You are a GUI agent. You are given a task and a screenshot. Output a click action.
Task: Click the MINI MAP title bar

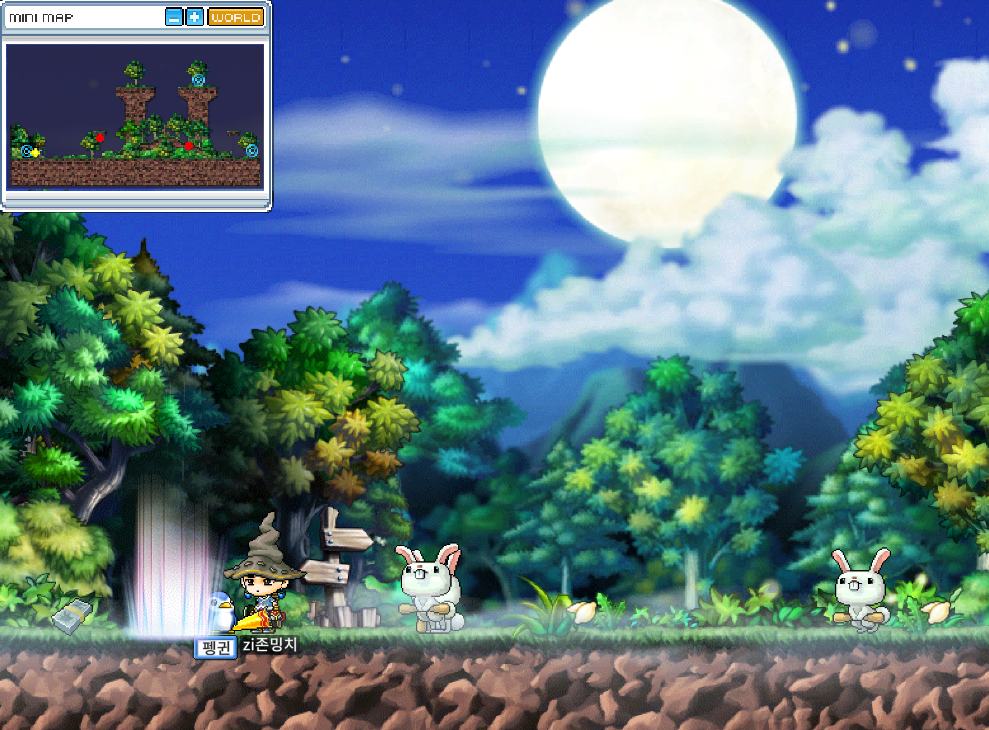coord(80,17)
